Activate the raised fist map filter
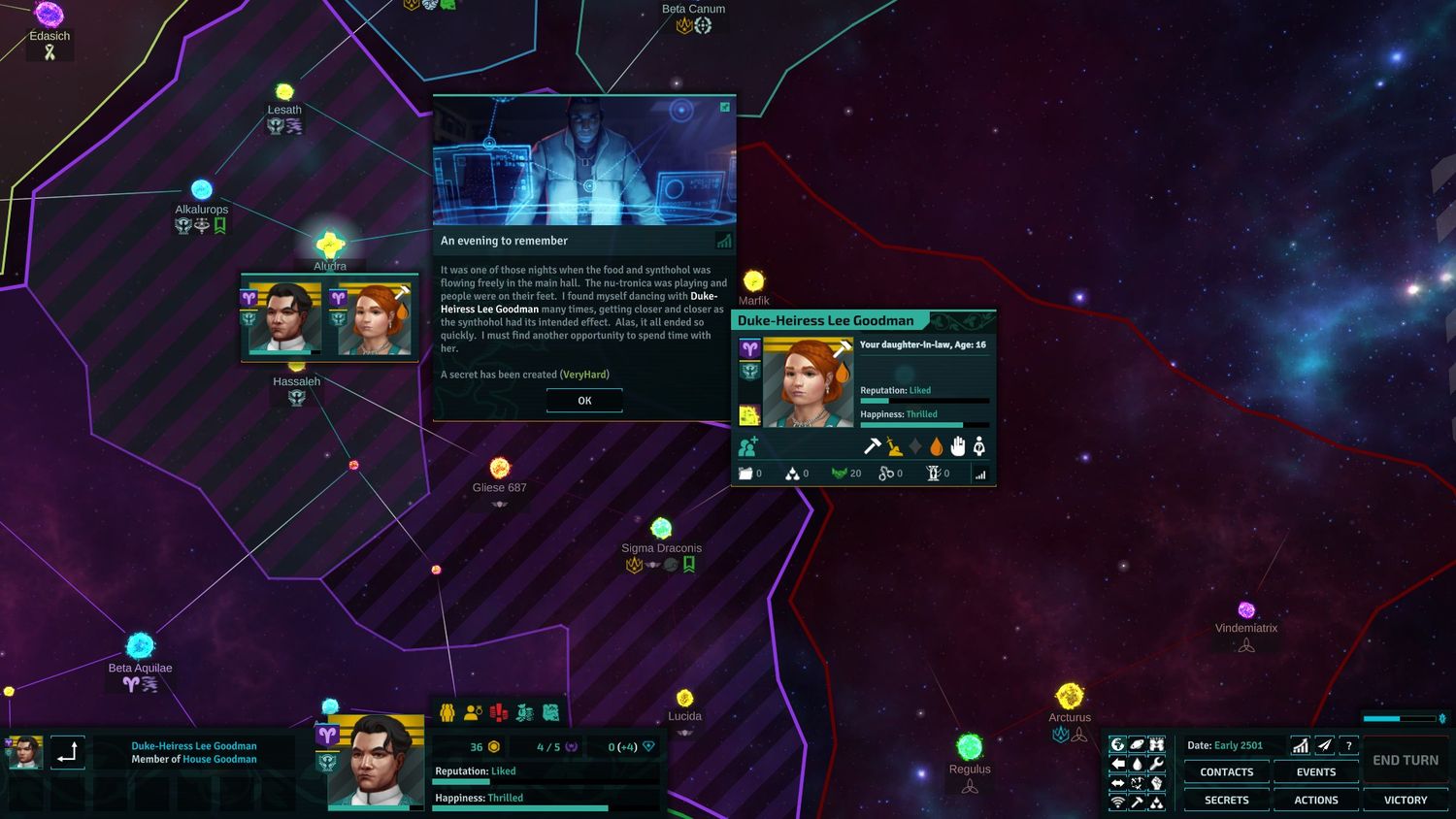Image resolution: width=1456 pixels, height=819 pixels. (1157, 783)
